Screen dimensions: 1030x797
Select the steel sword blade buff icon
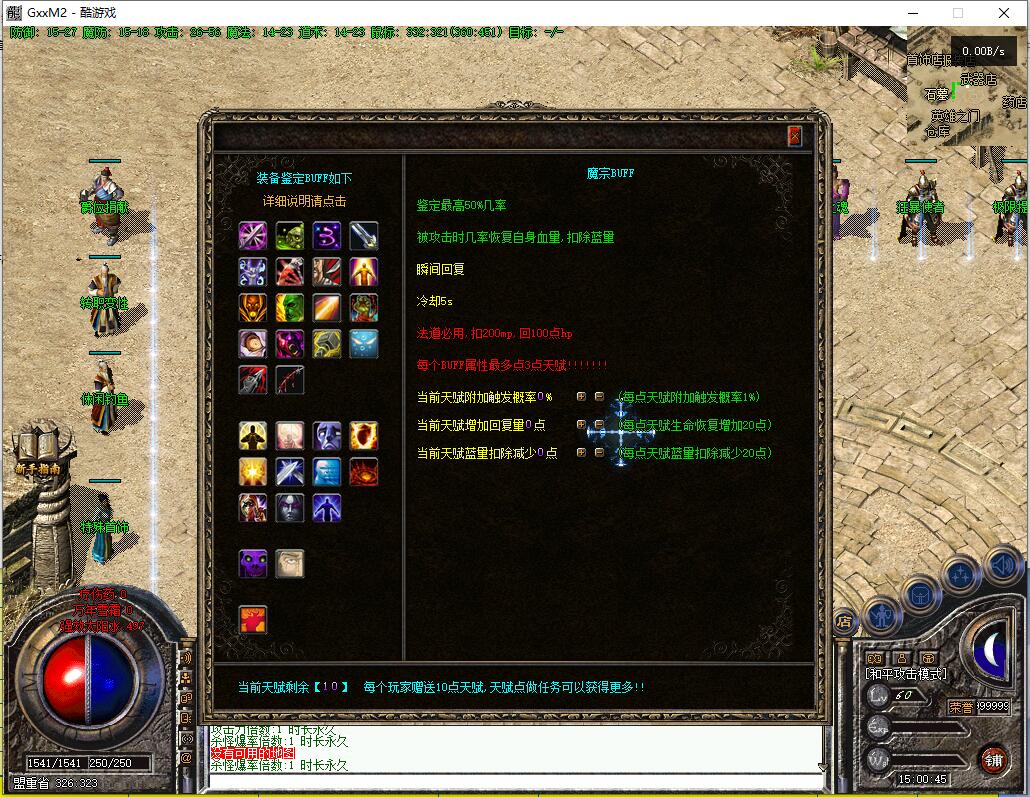pos(364,236)
